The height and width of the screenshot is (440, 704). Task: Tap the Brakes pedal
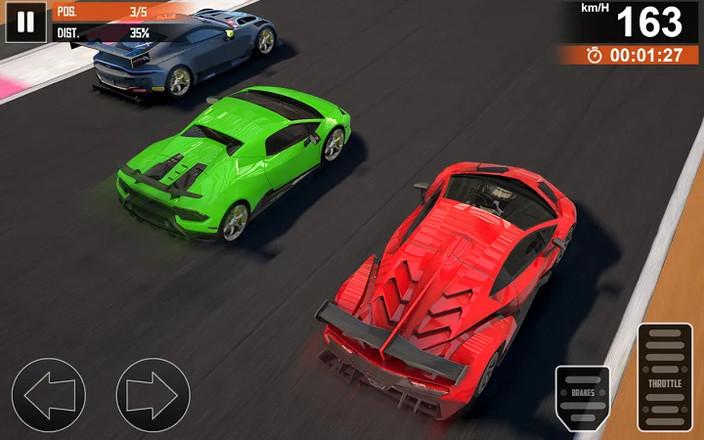click(583, 398)
